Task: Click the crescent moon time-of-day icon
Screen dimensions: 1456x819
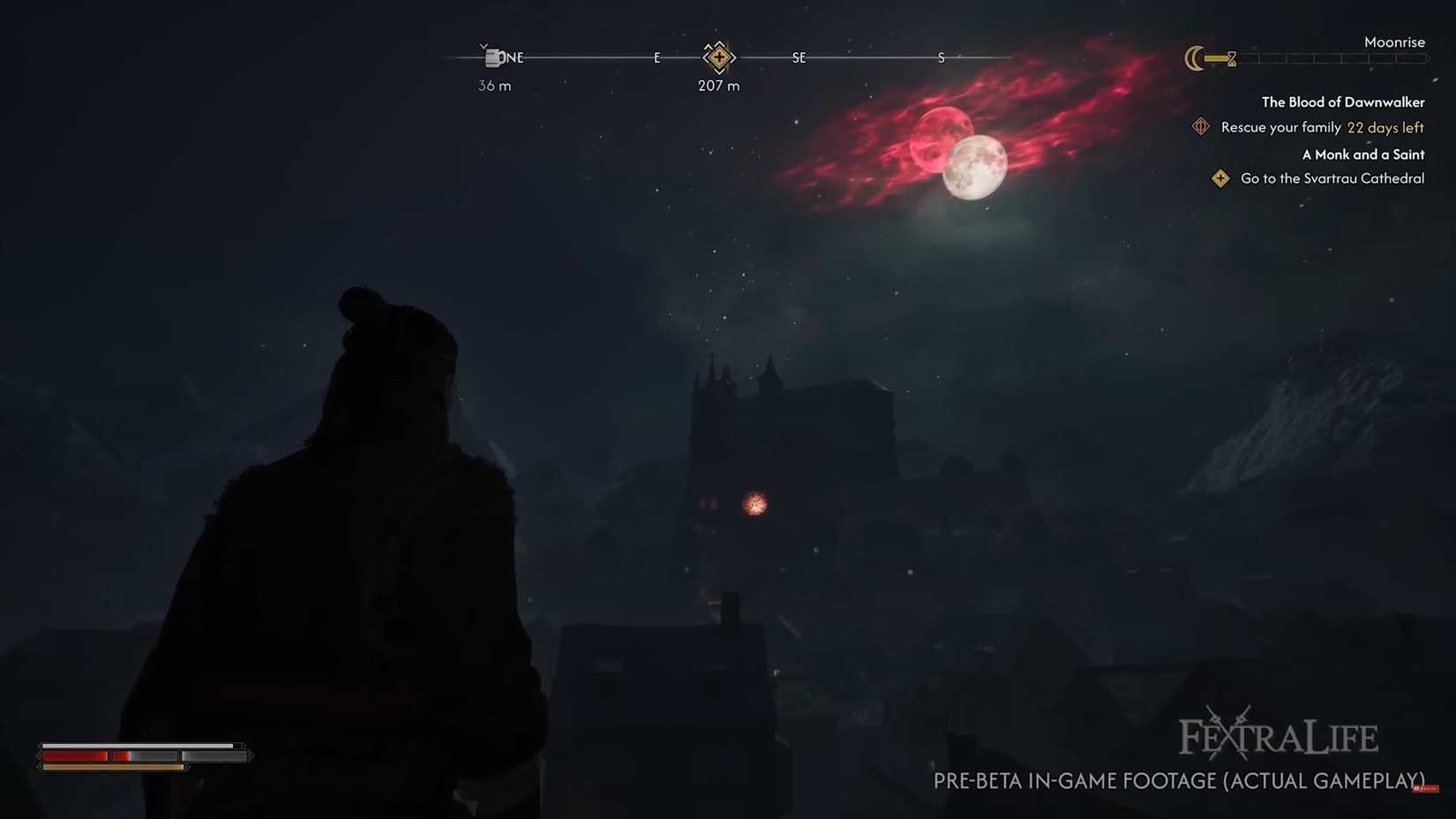Action: (x=1194, y=59)
